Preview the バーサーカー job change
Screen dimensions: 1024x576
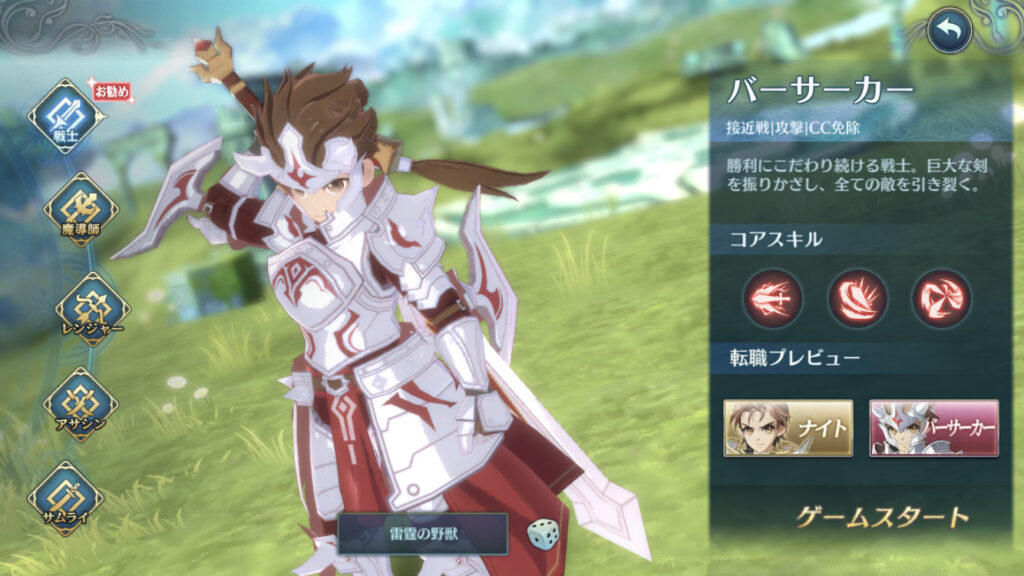934,428
